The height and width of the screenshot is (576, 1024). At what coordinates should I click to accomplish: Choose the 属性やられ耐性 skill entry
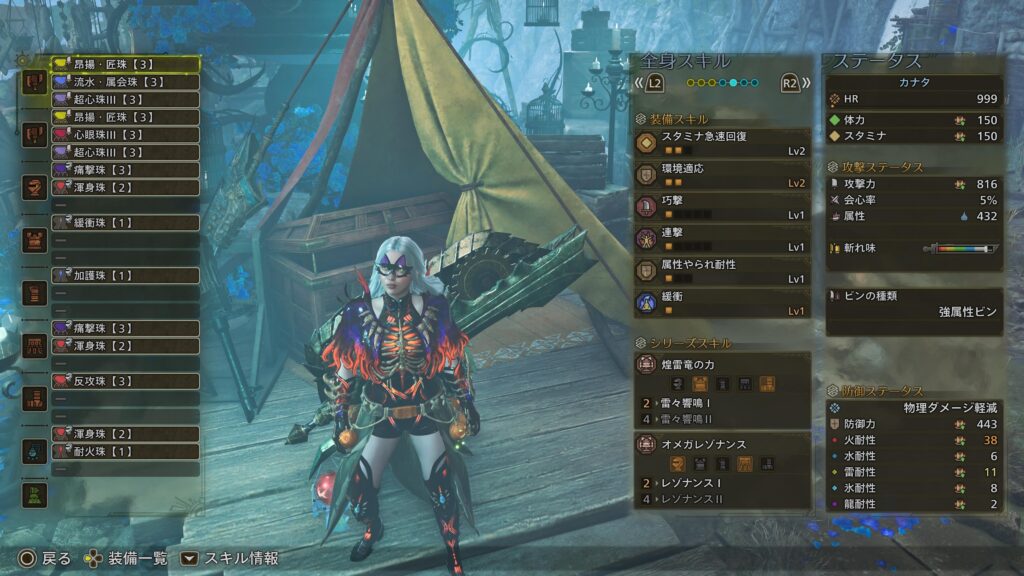721,271
